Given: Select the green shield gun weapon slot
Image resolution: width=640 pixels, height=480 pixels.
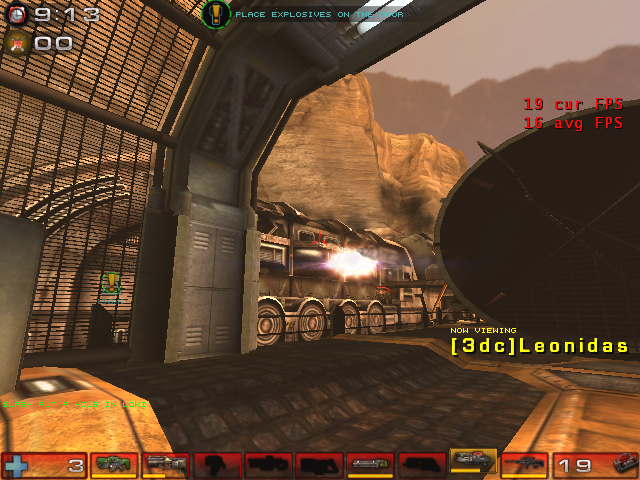Looking at the screenshot, I should pyautogui.click(x=114, y=464).
